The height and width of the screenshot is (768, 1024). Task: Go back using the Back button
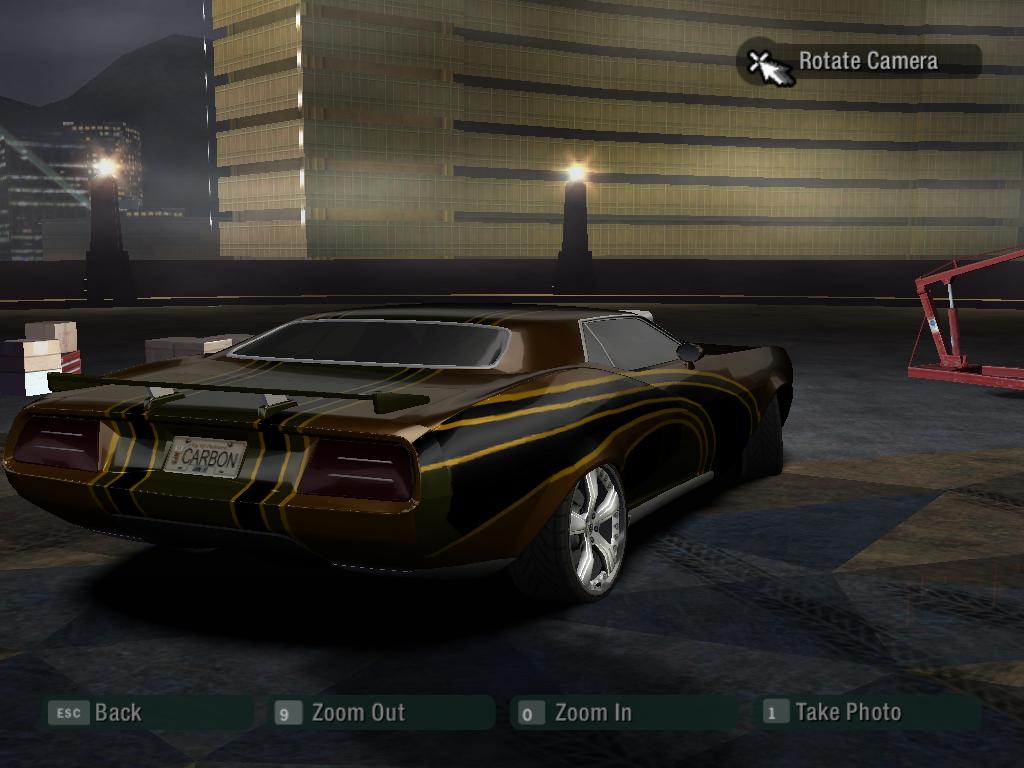coord(117,713)
